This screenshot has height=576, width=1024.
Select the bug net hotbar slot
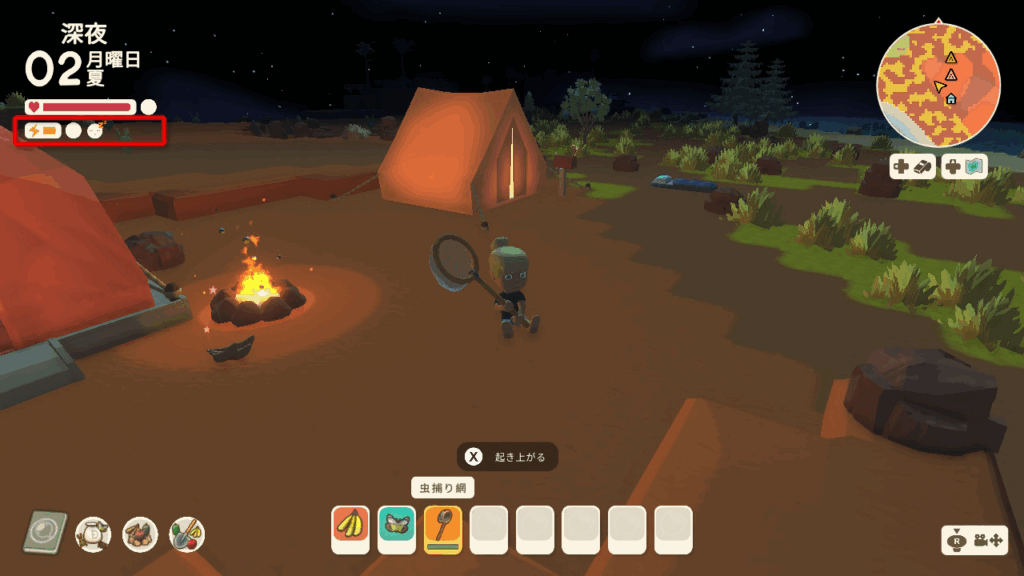[x=443, y=526]
